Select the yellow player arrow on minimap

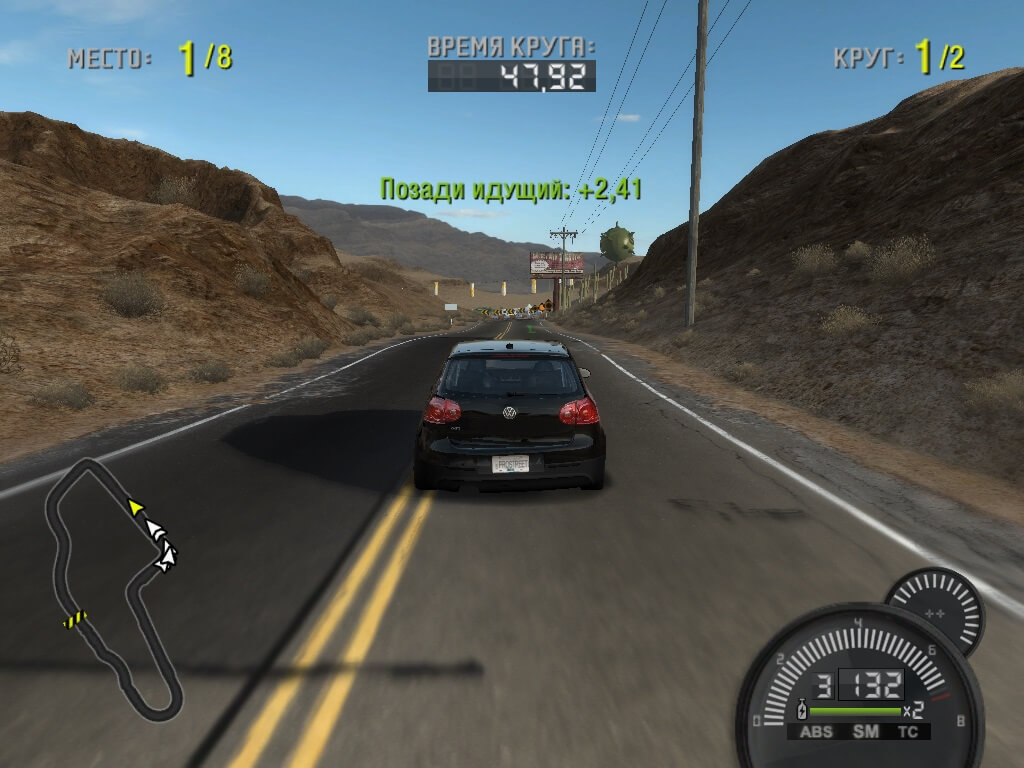[x=135, y=507]
